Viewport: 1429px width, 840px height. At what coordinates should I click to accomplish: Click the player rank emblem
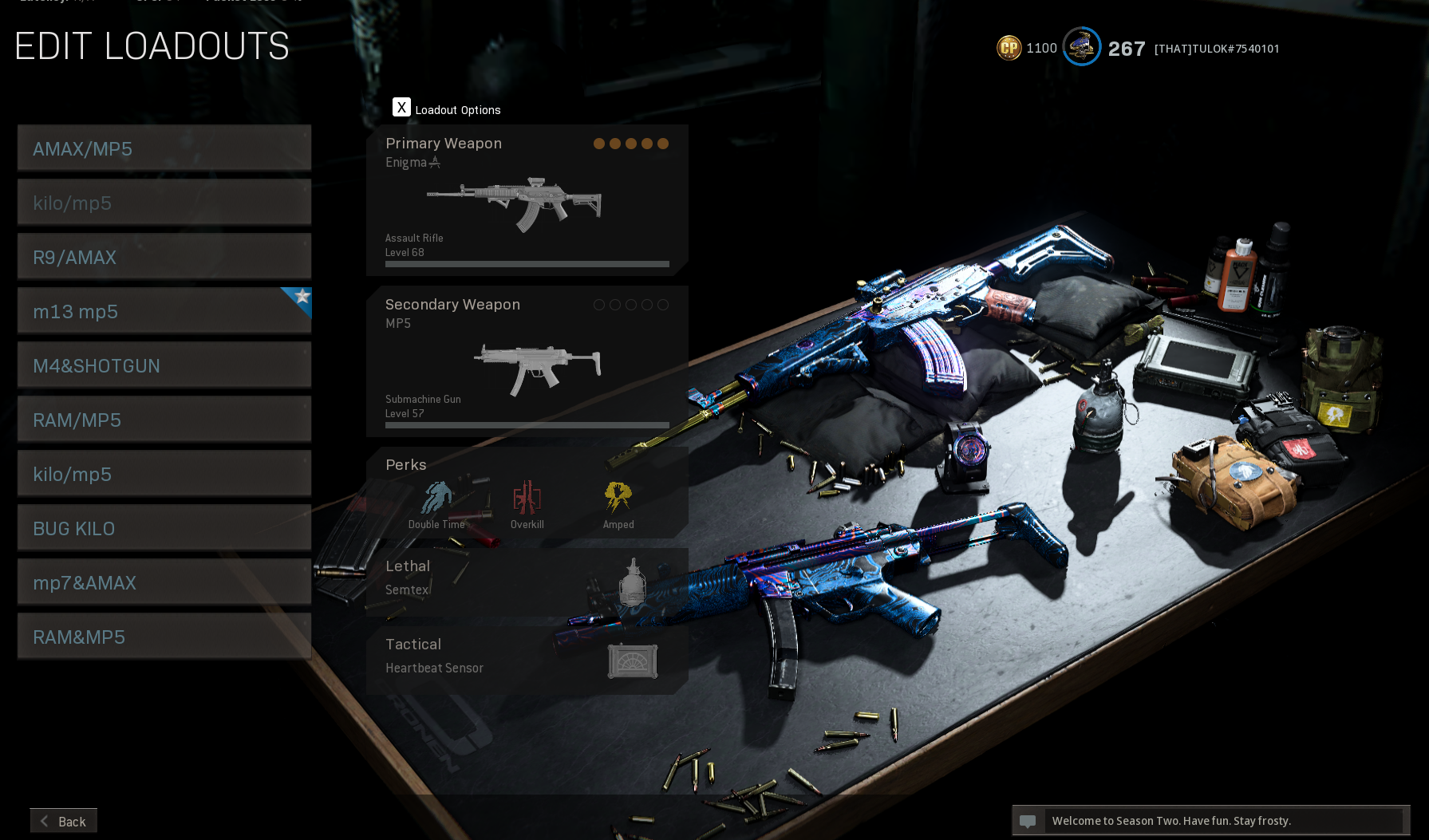tap(1081, 46)
